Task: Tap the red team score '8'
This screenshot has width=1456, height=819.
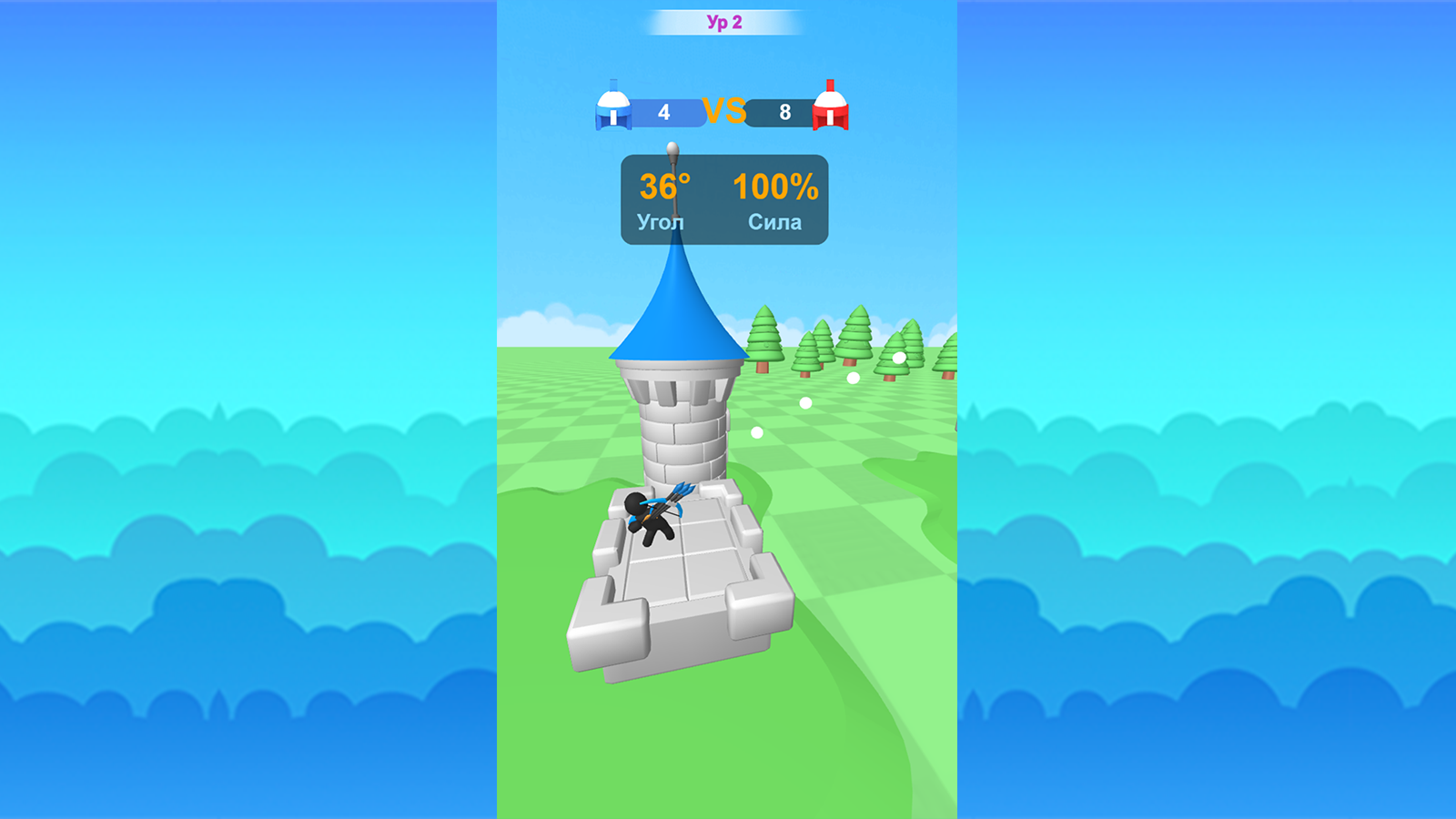Action: 783,112
